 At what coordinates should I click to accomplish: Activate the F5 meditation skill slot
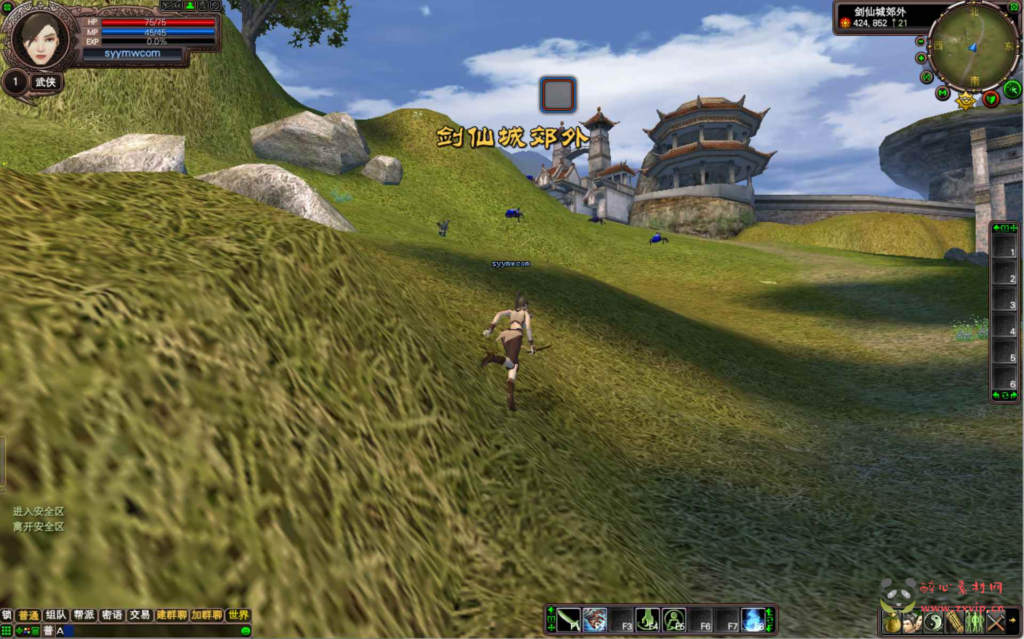pyautogui.click(x=674, y=620)
